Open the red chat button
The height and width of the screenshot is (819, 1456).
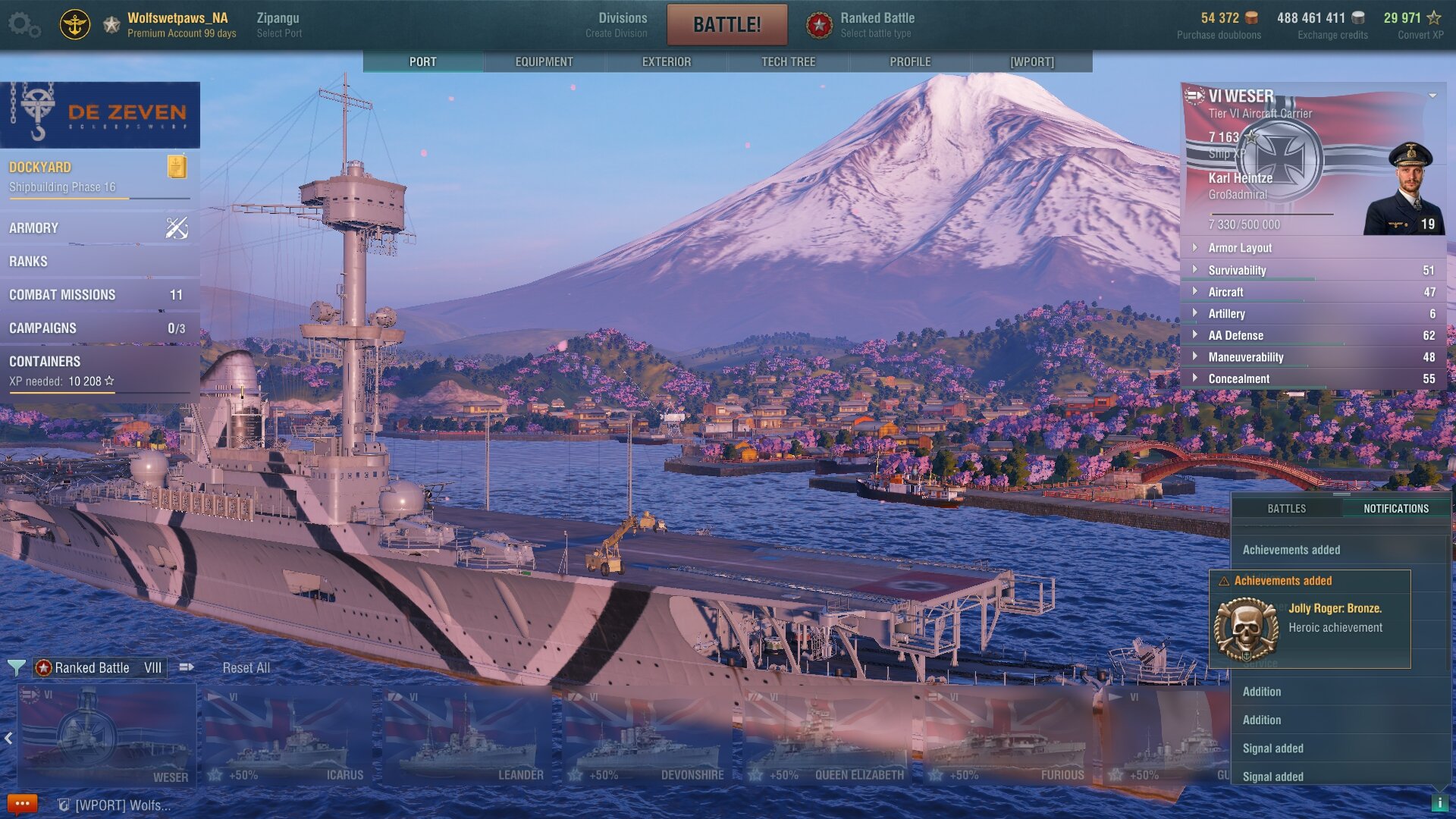pos(22,804)
